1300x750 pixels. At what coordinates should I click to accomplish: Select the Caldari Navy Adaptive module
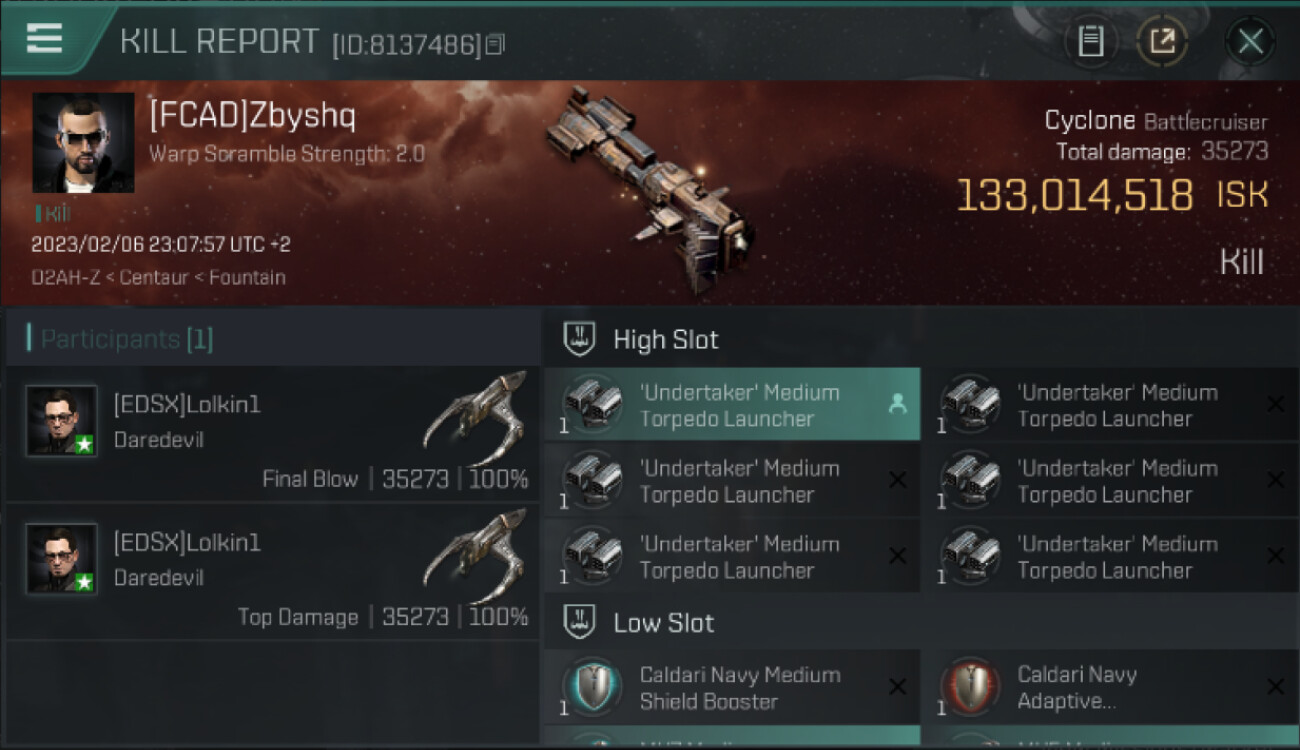pyautogui.click(x=1110, y=688)
